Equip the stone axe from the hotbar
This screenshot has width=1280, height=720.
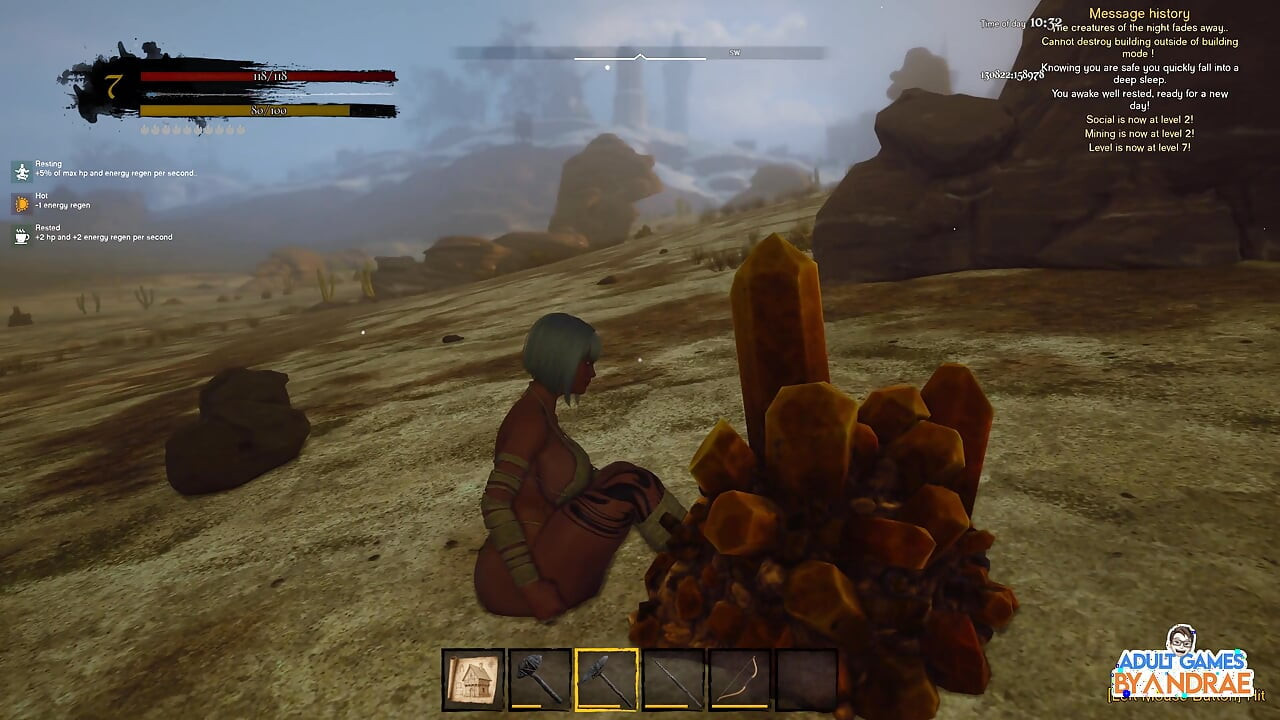(540, 680)
